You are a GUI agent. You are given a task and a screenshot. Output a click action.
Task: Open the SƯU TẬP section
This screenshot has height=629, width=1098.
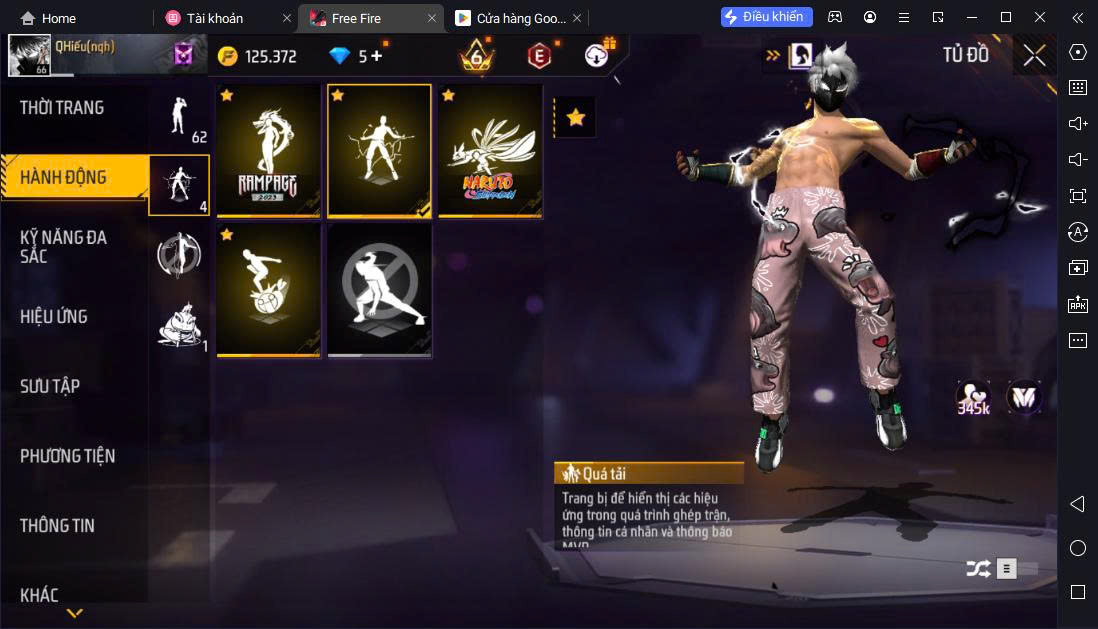pyautogui.click(x=50, y=386)
